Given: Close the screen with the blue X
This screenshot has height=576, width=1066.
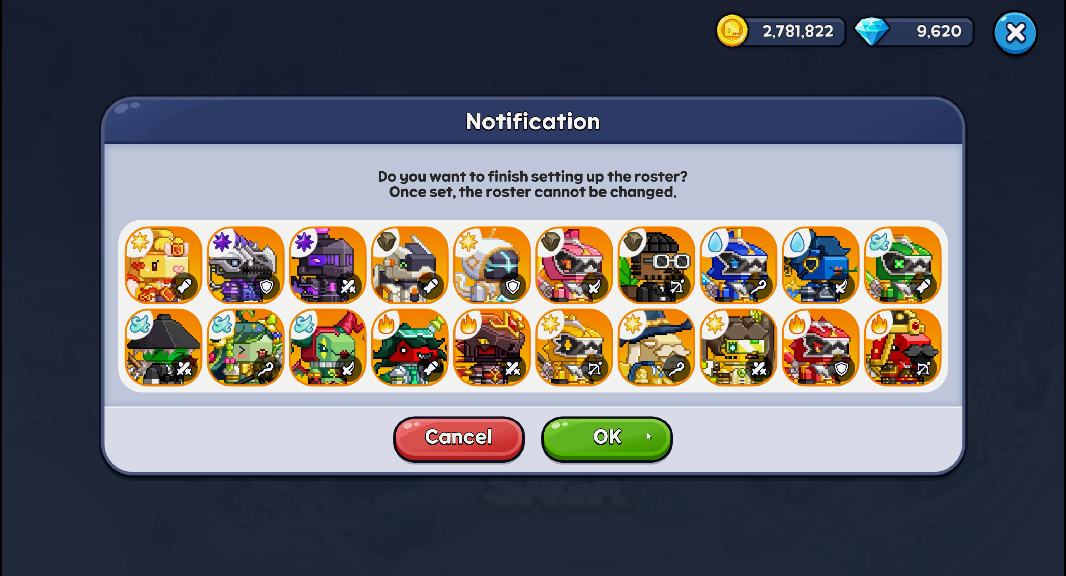Looking at the screenshot, I should [1014, 33].
